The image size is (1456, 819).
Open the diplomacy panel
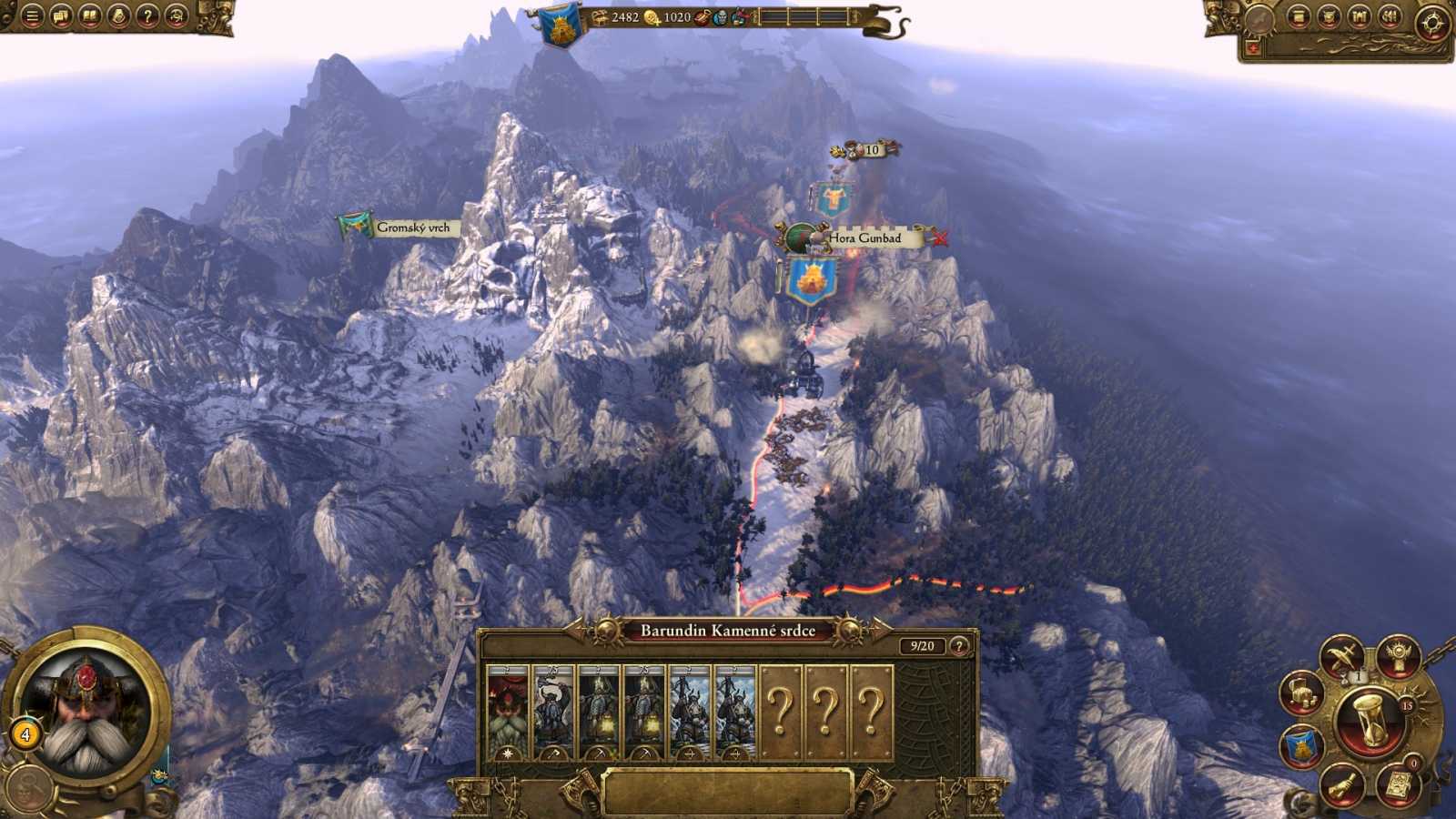click(x=61, y=15)
